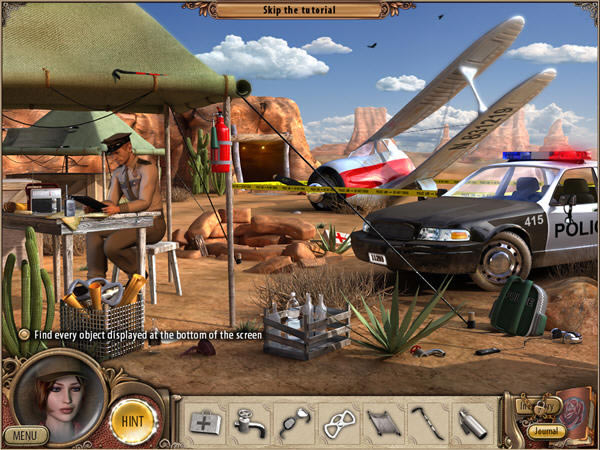Select the water faucet item slot

click(249, 422)
